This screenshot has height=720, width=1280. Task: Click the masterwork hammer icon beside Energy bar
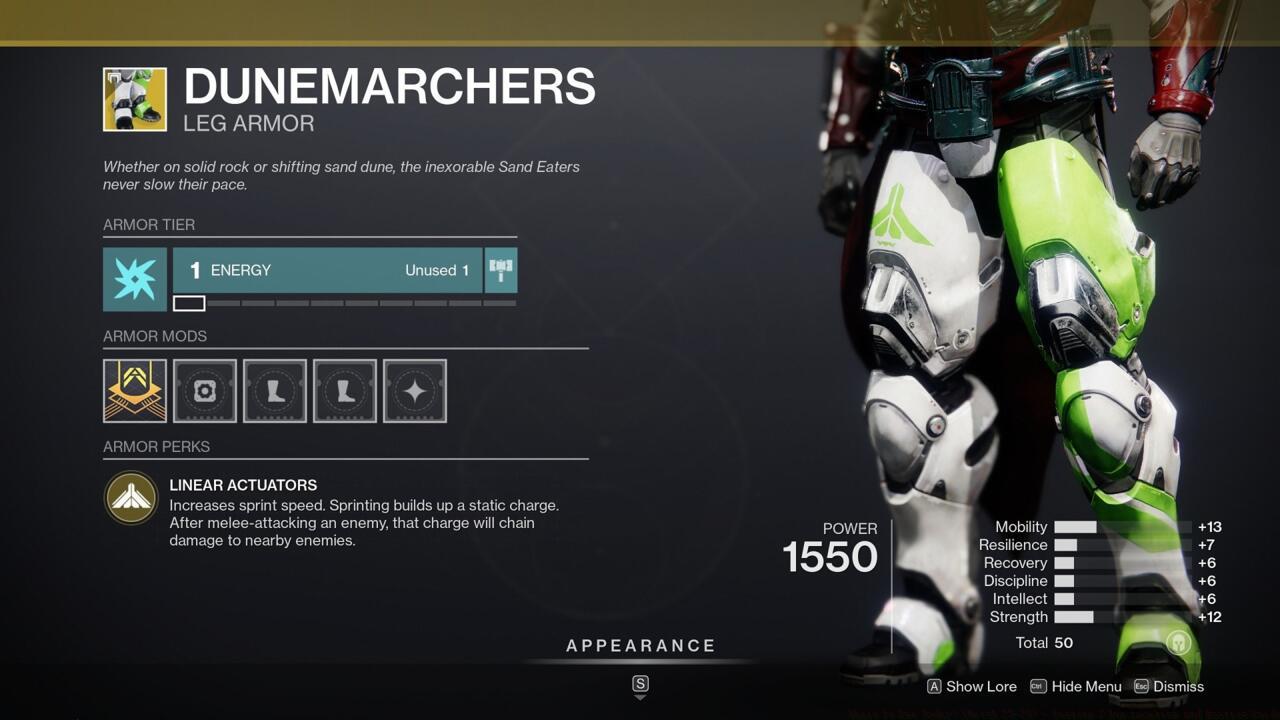(500, 269)
